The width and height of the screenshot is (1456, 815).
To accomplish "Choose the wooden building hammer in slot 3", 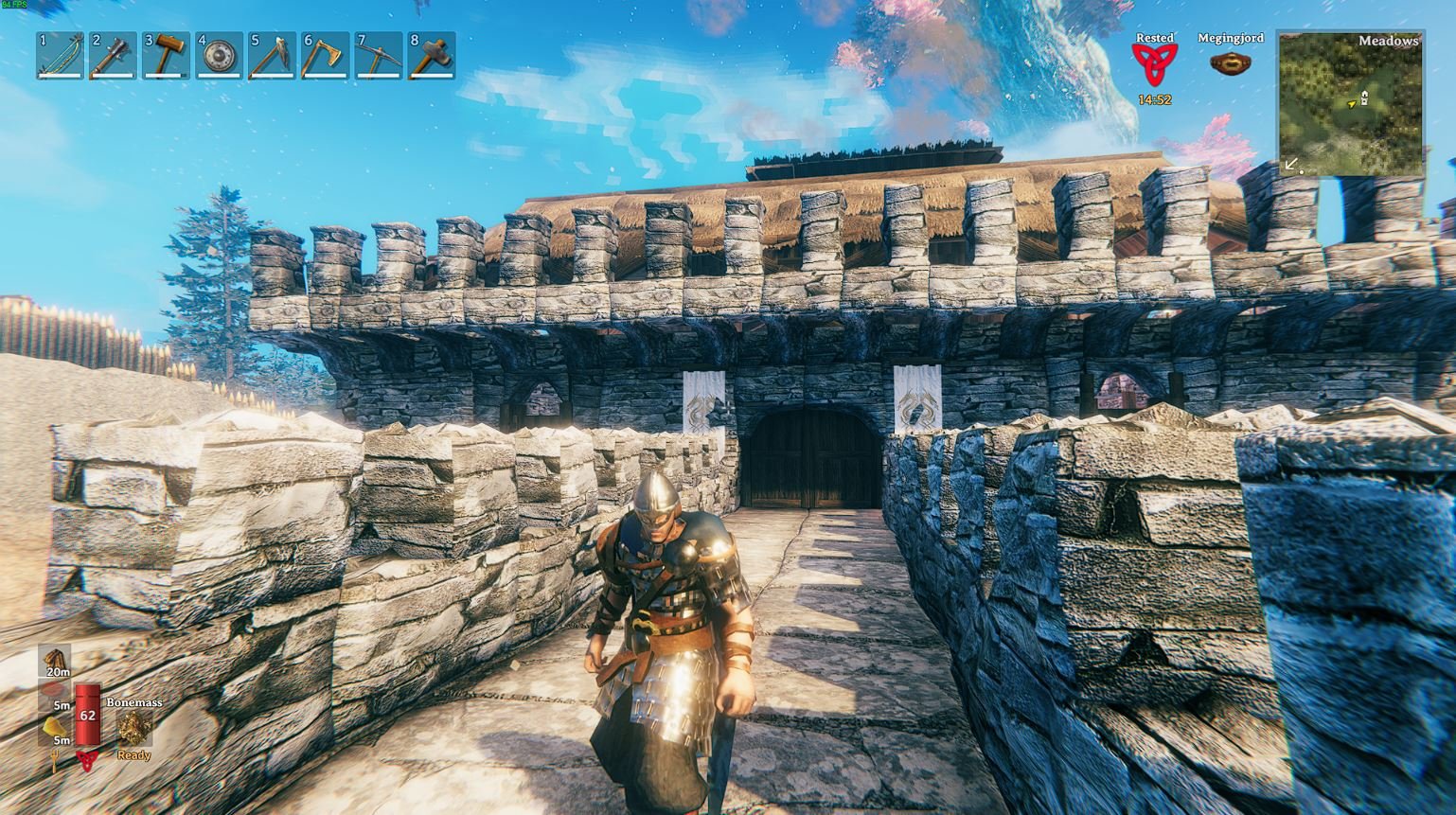I will coord(166,55).
